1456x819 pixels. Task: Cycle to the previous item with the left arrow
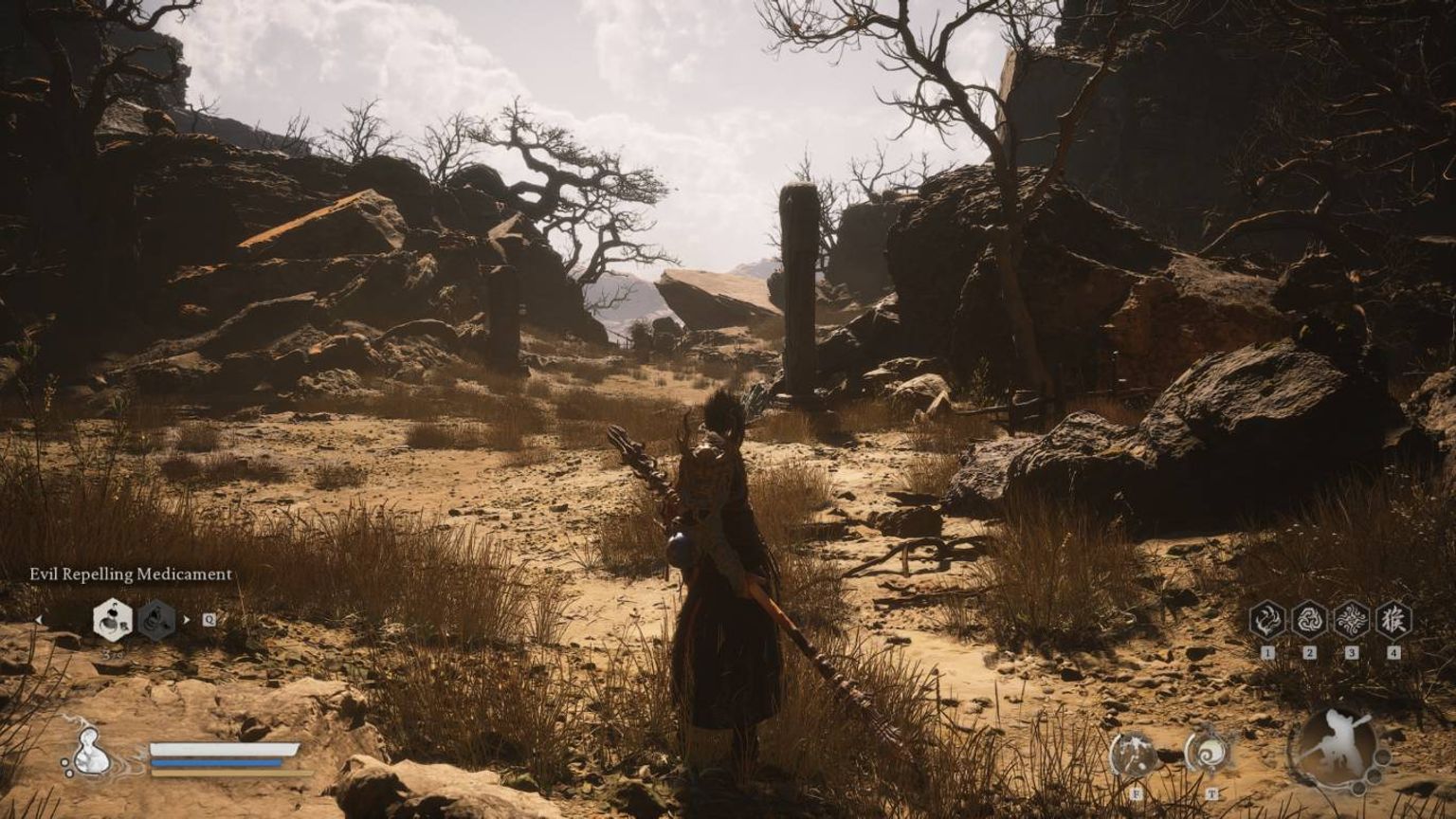pos(40,621)
